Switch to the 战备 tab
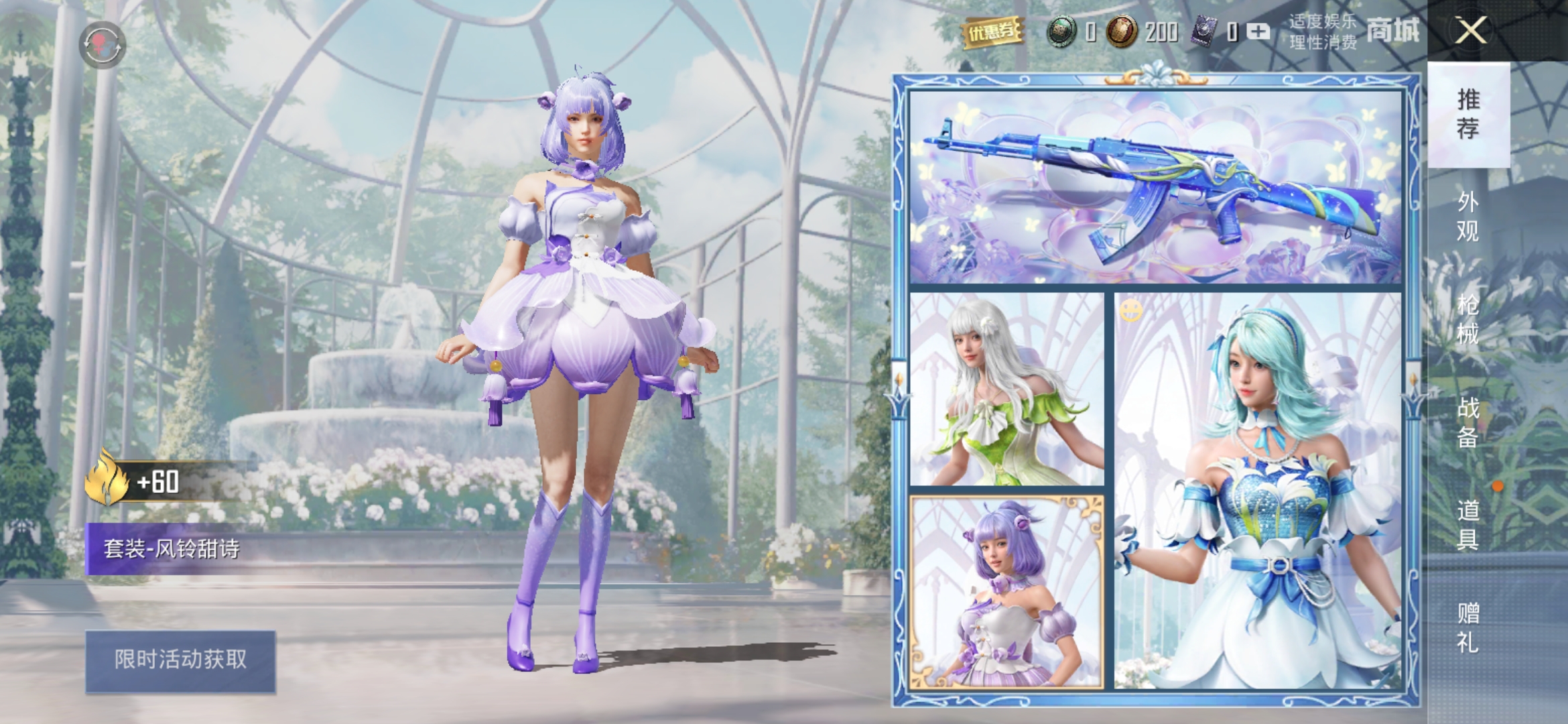This screenshot has height=724, width=1568. (1467, 422)
